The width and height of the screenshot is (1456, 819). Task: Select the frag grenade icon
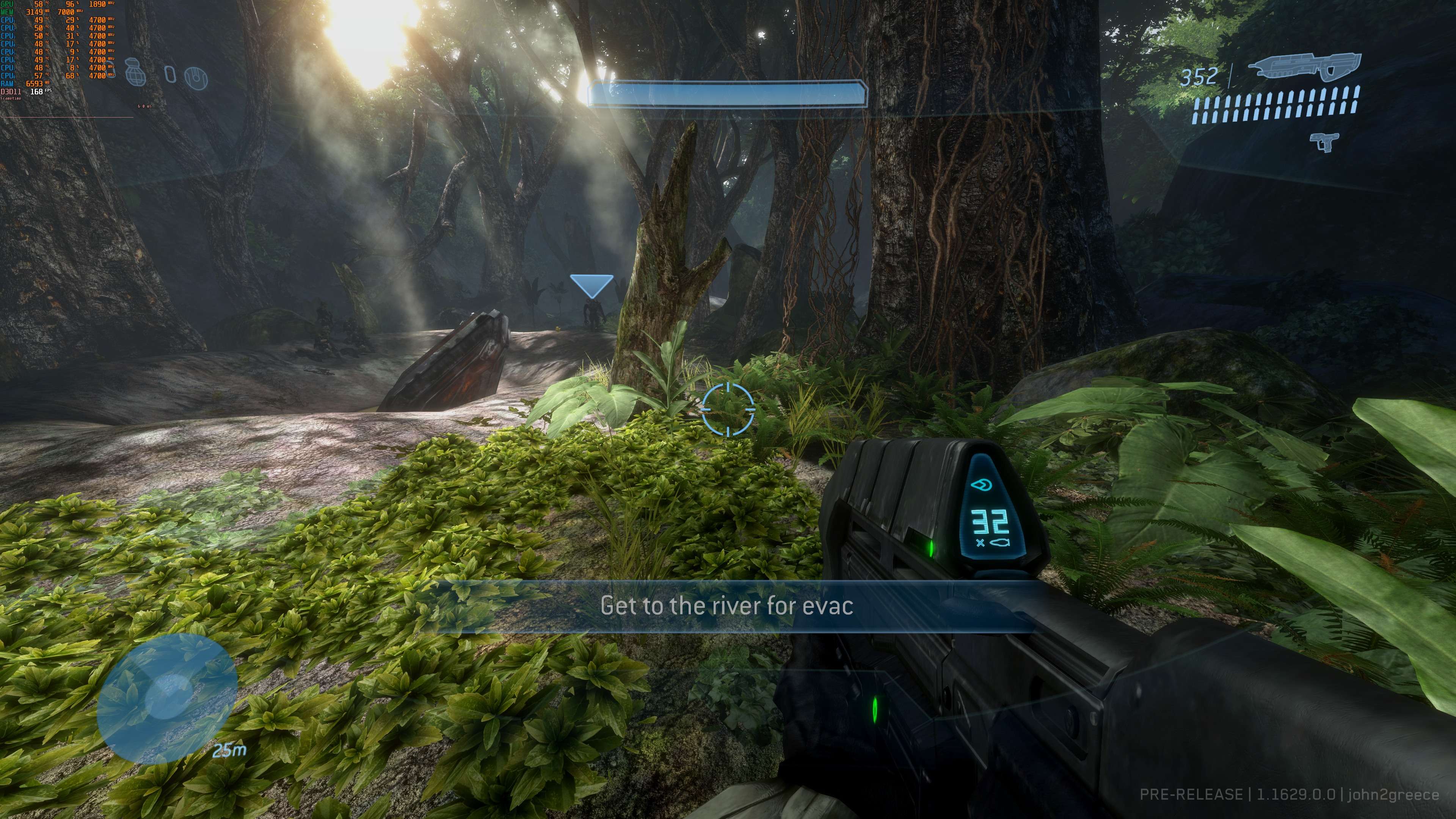coord(135,72)
